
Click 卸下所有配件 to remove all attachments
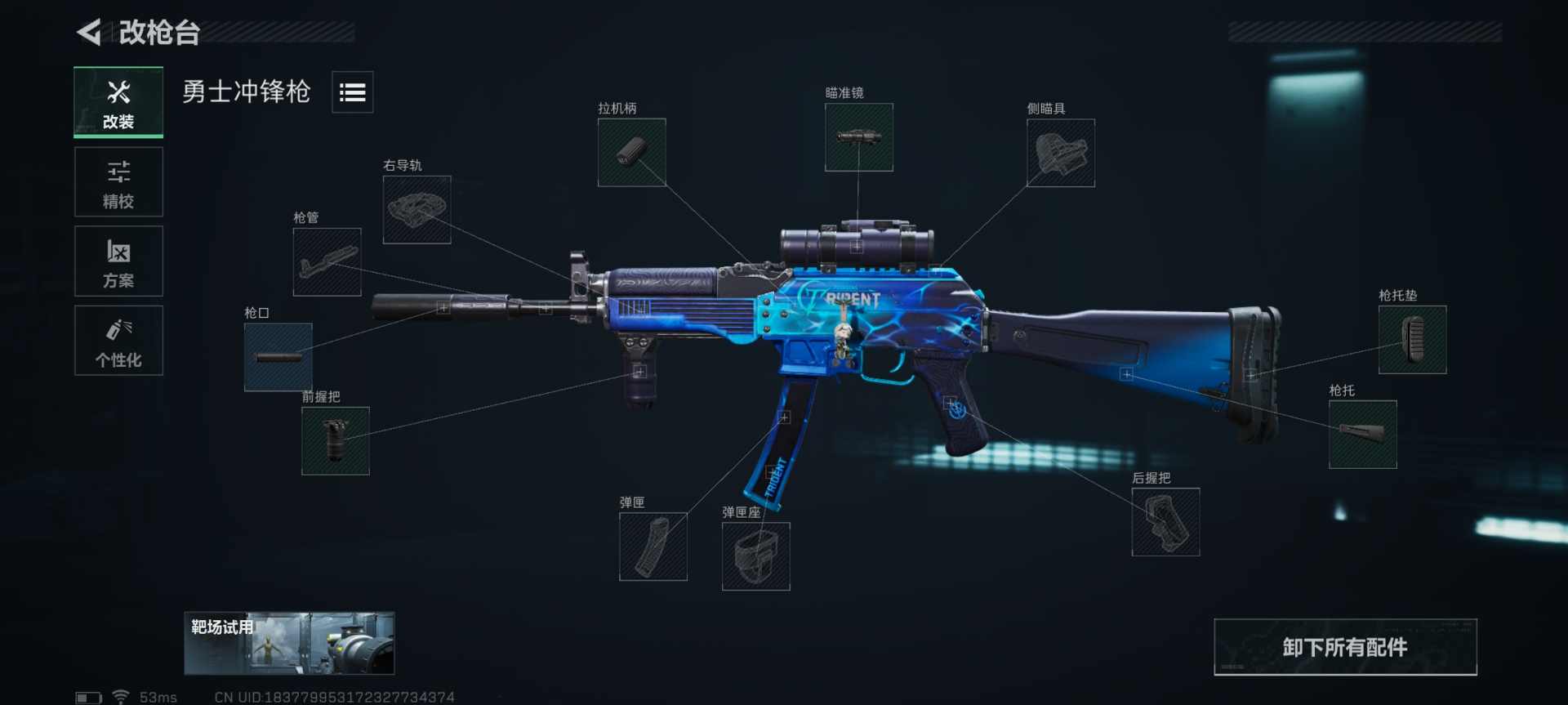[1345, 647]
